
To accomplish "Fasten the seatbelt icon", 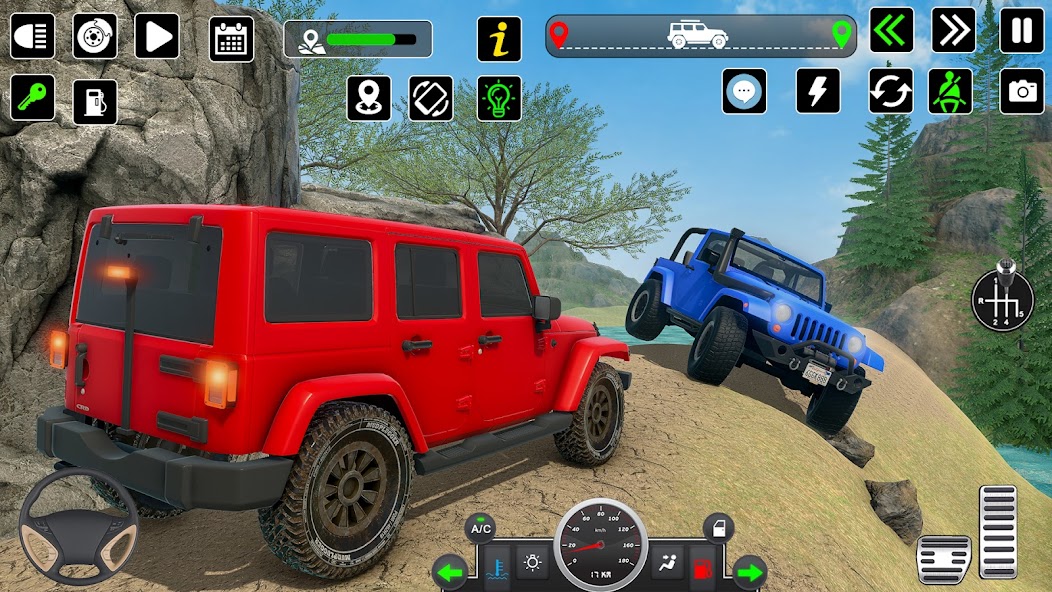I will (950, 91).
